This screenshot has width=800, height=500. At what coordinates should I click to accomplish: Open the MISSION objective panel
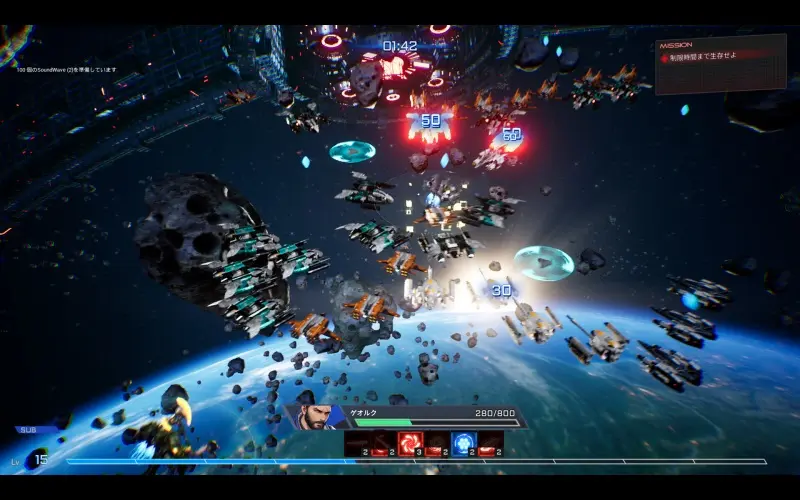[720, 63]
